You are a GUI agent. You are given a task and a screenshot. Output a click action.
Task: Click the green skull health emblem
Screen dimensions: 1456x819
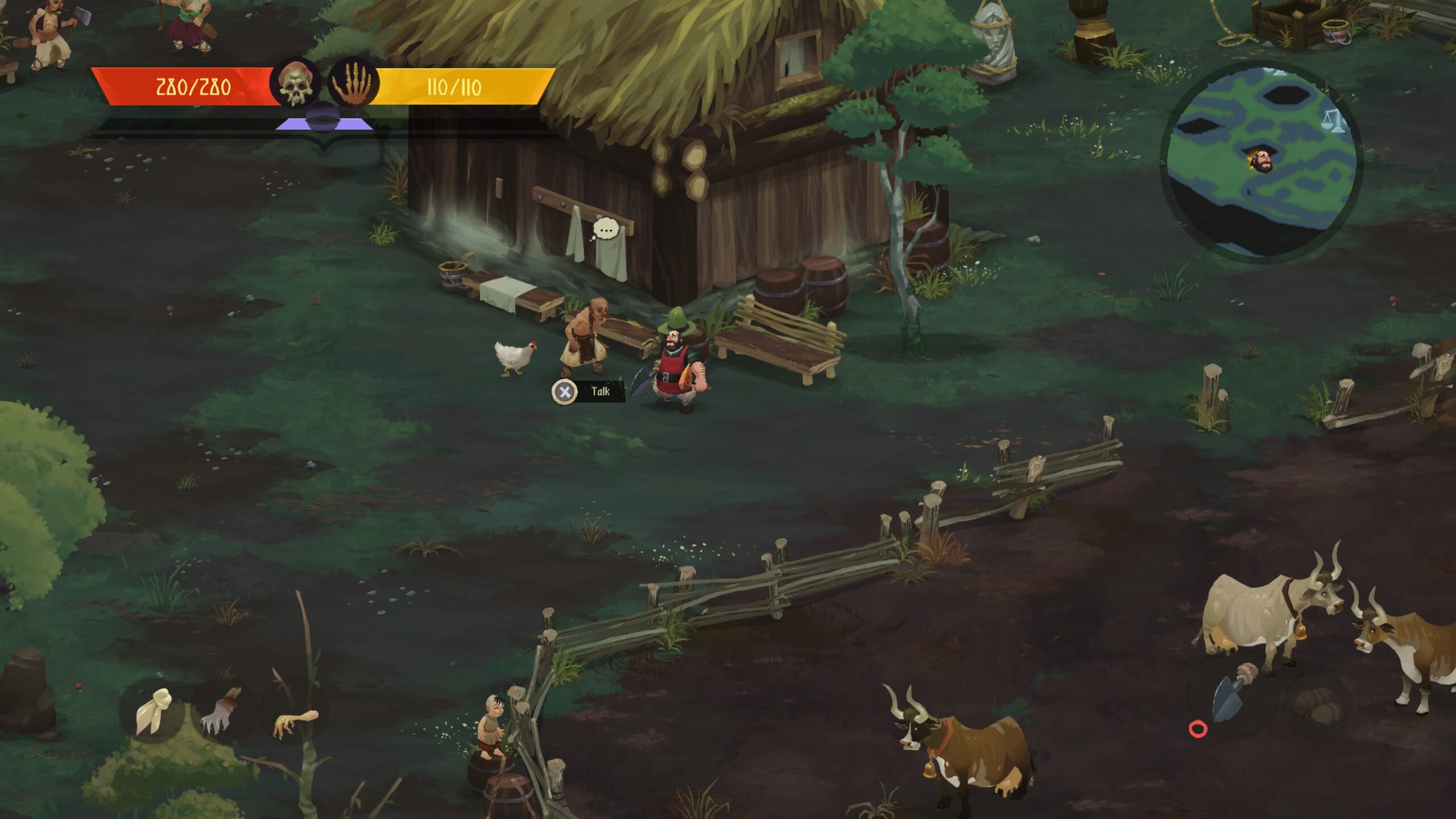click(295, 84)
